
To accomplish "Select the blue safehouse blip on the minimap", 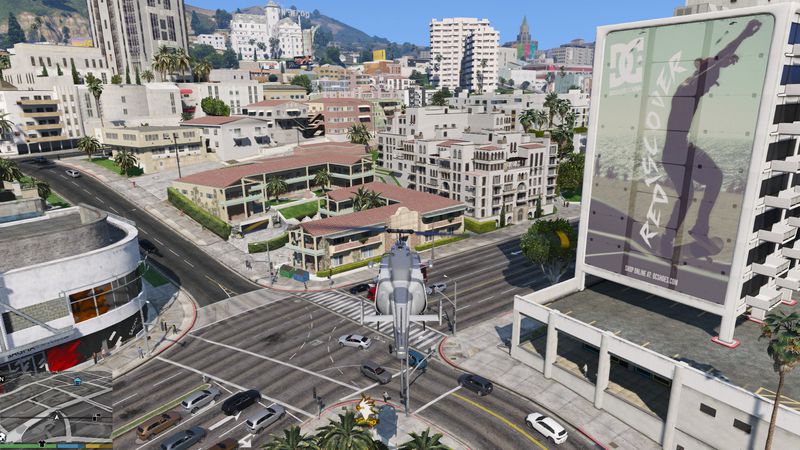I will [x=77, y=381].
